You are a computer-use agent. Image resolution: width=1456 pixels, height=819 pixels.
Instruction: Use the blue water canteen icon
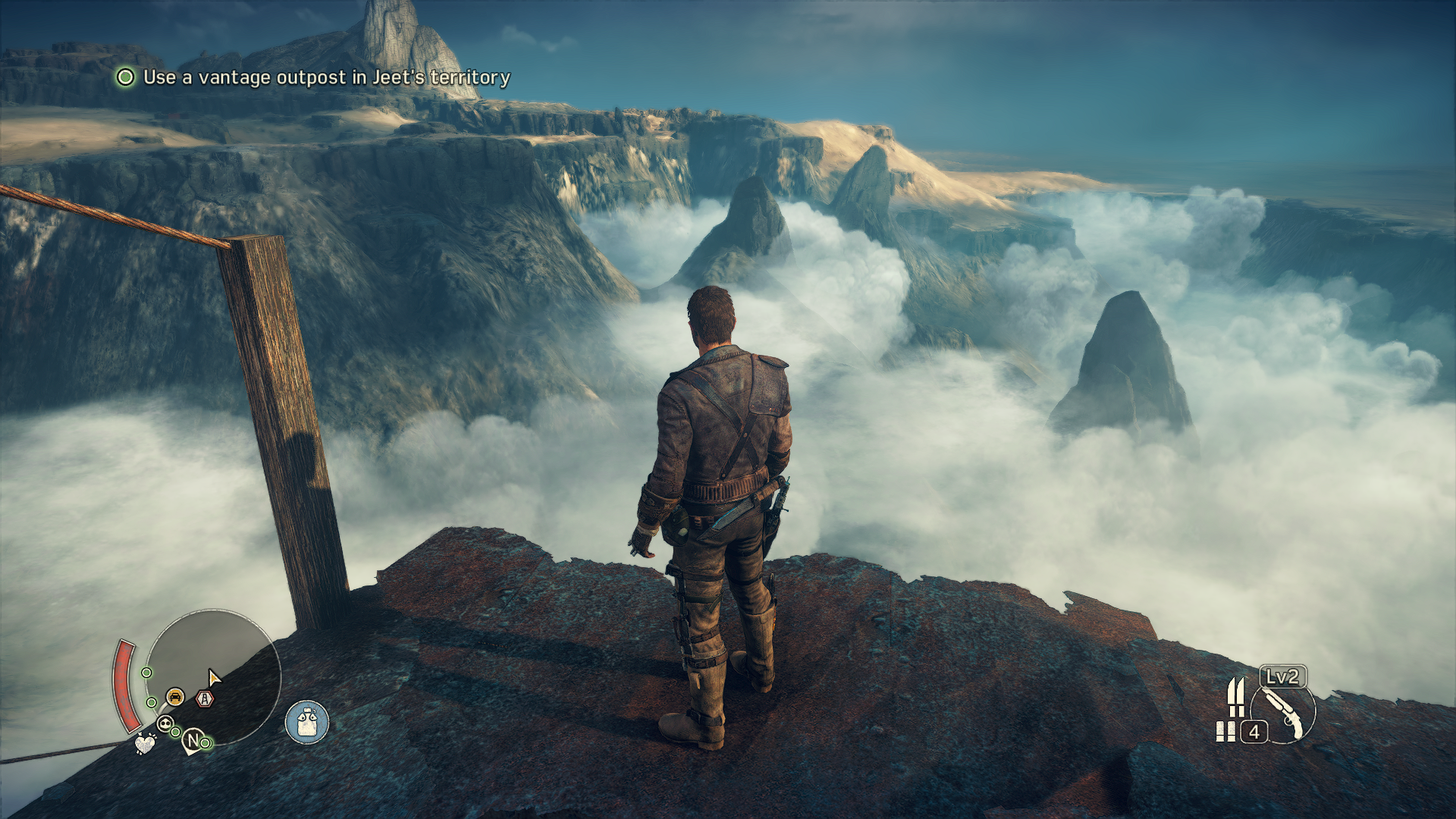[306, 722]
